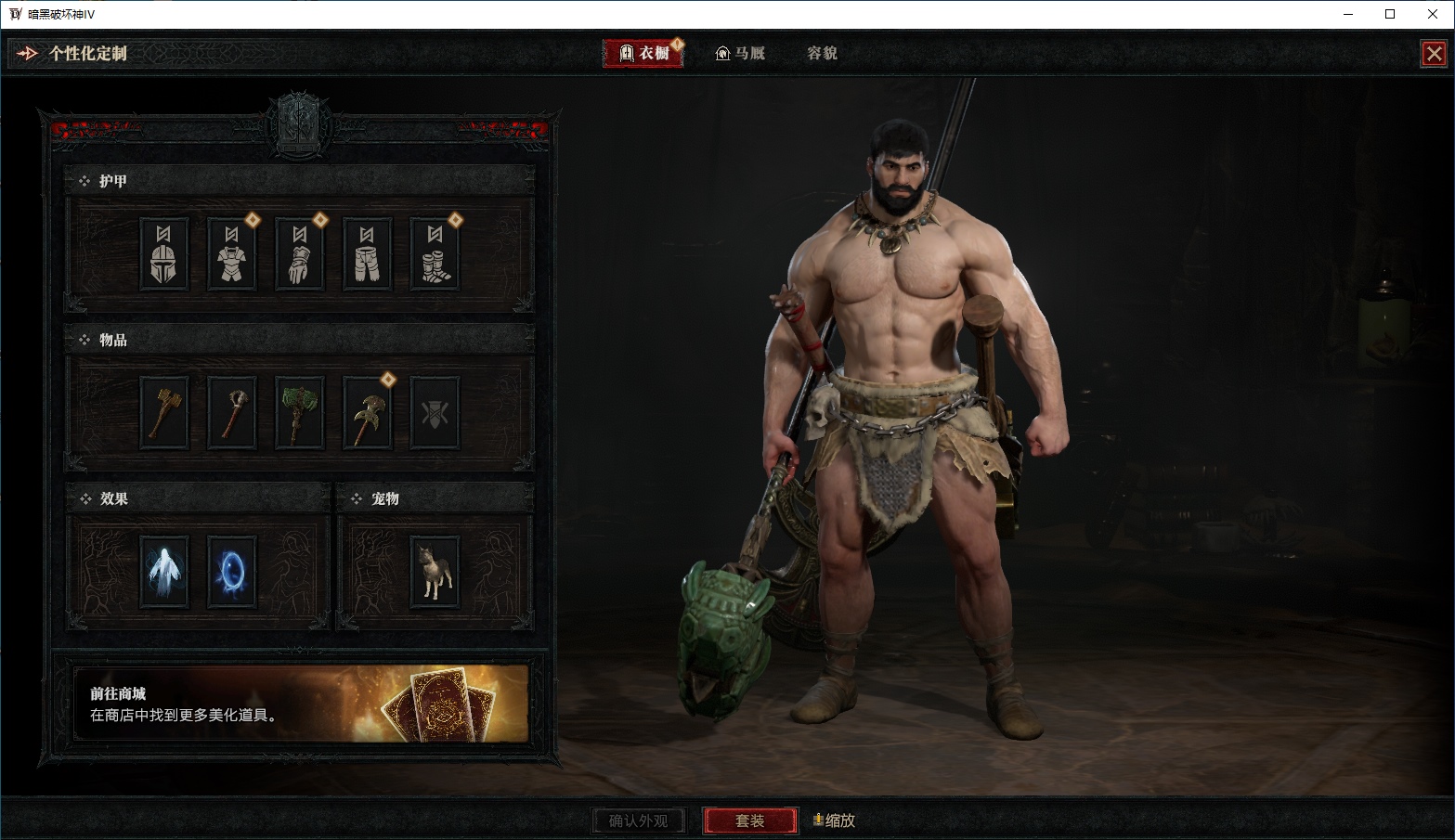Choose the chest armor slot

tap(231, 253)
